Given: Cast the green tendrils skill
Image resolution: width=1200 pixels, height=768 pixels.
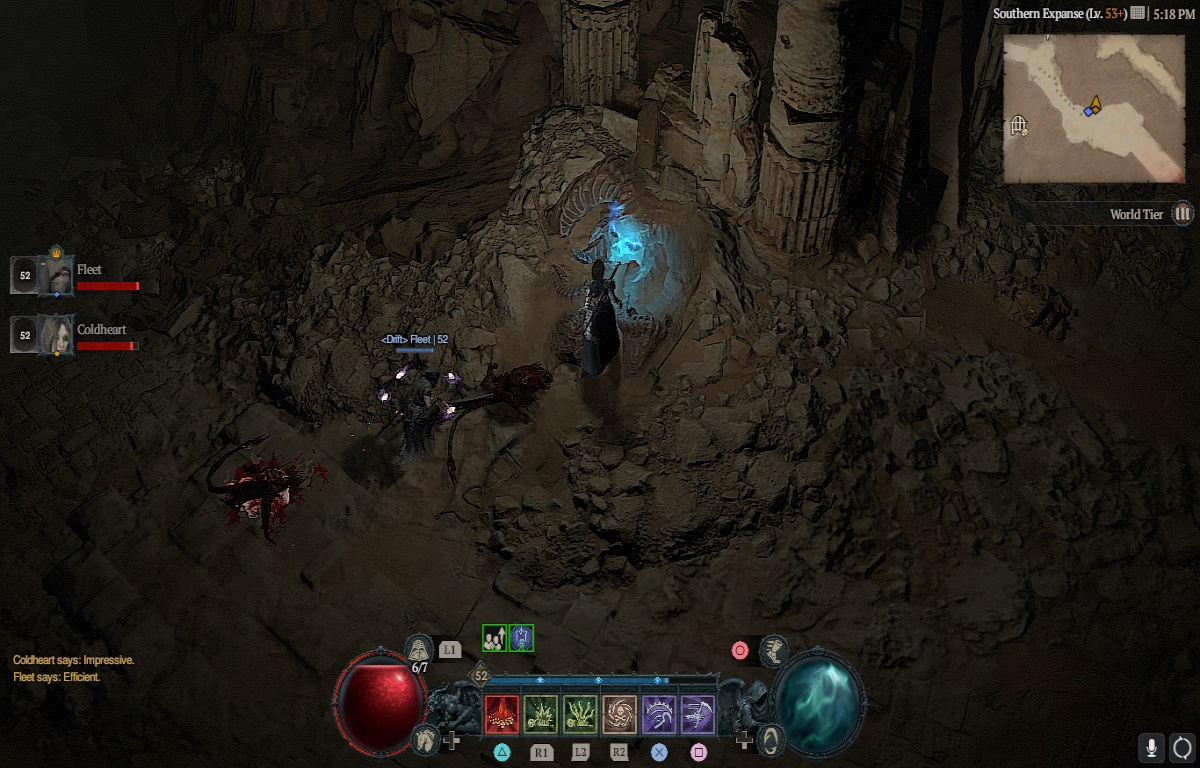Looking at the screenshot, I should click(580, 714).
